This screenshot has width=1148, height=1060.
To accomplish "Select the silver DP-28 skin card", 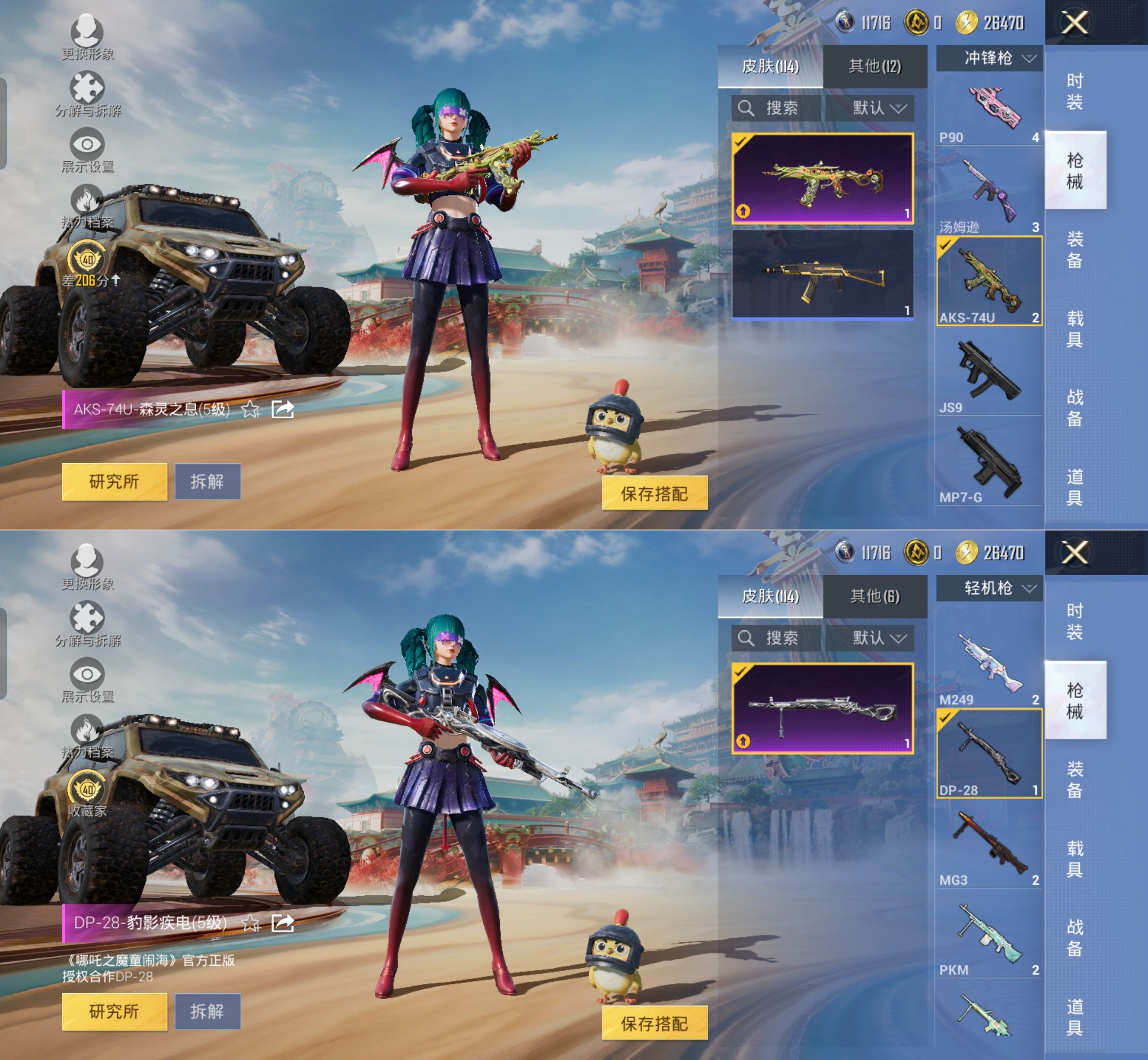I will pyautogui.click(x=822, y=708).
